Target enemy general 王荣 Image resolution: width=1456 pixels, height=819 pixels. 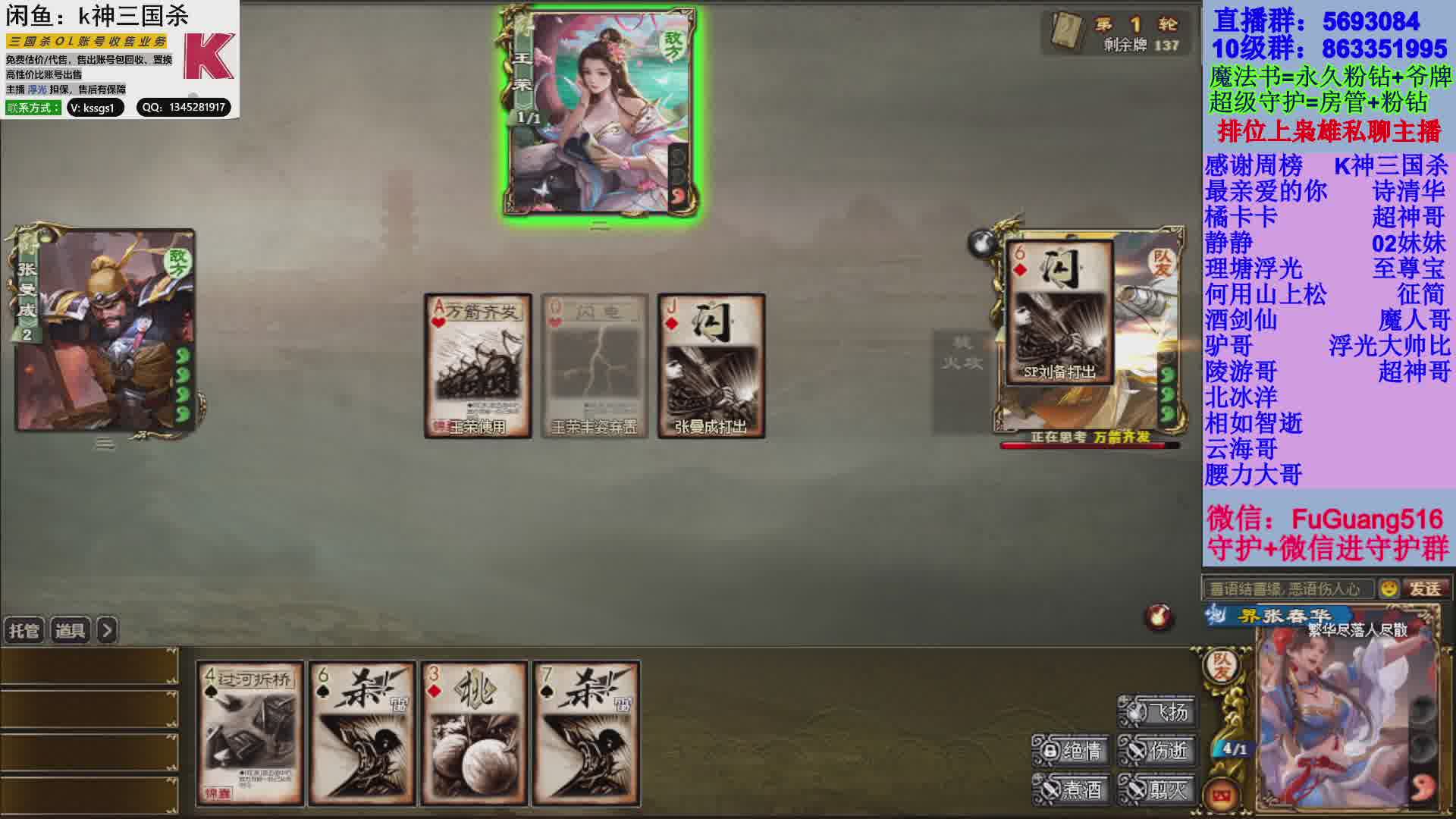coord(599,114)
